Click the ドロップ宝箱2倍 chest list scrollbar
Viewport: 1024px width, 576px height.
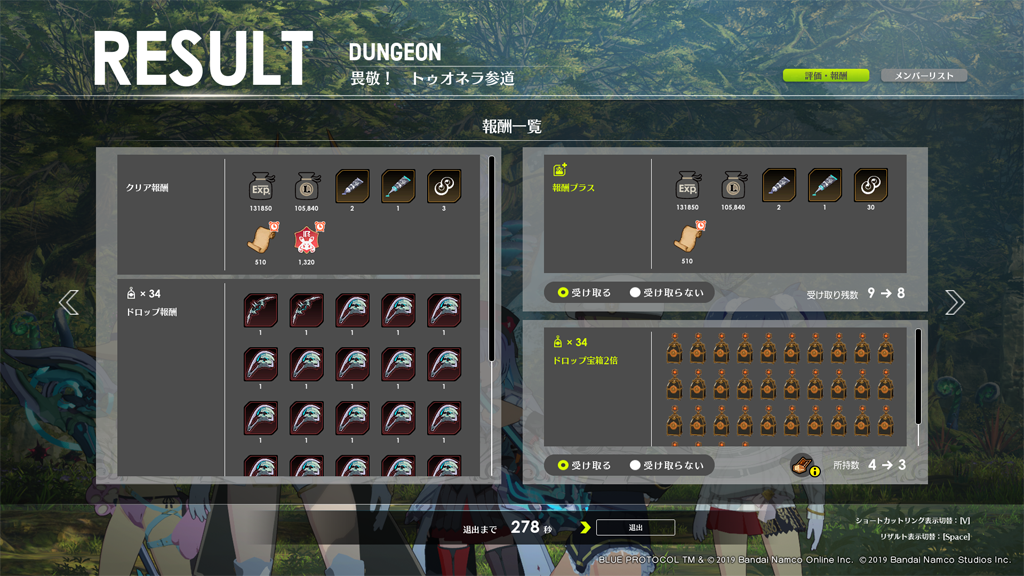[918, 377]
